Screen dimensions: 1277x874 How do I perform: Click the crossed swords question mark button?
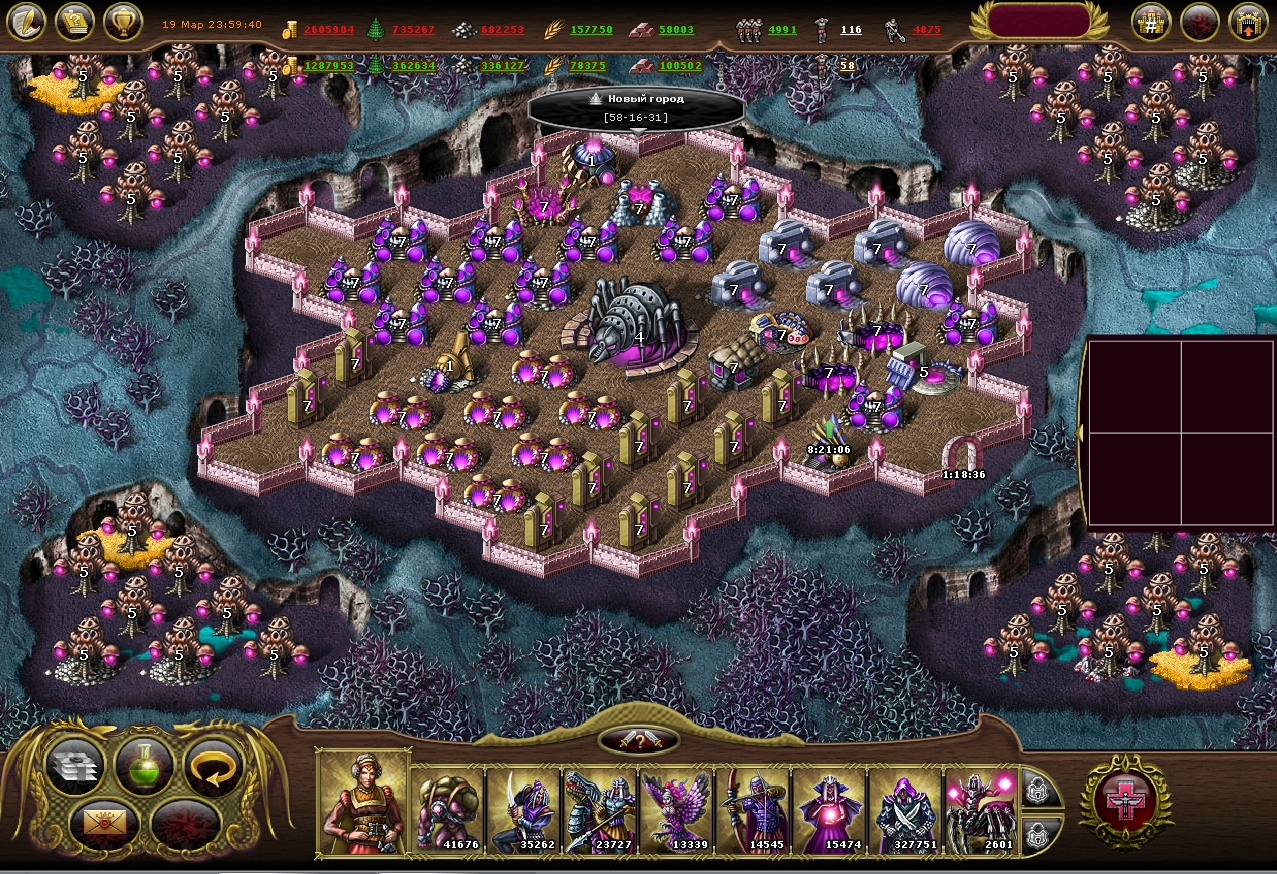tap(638, 740)
